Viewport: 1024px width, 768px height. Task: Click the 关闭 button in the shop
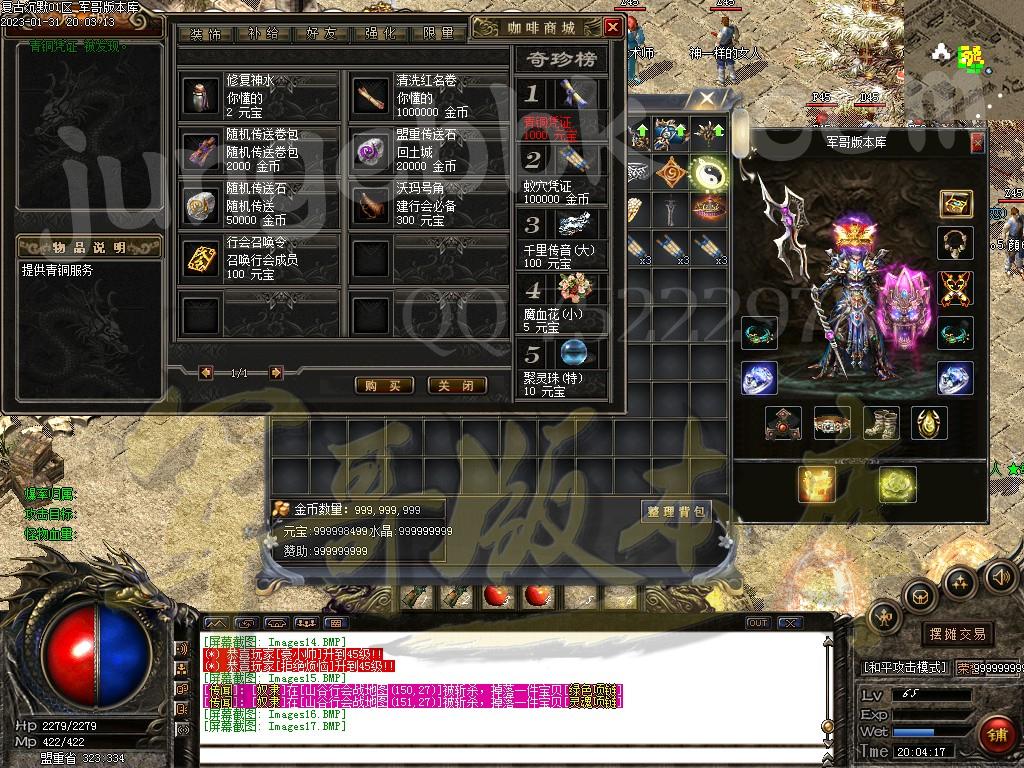457,385
